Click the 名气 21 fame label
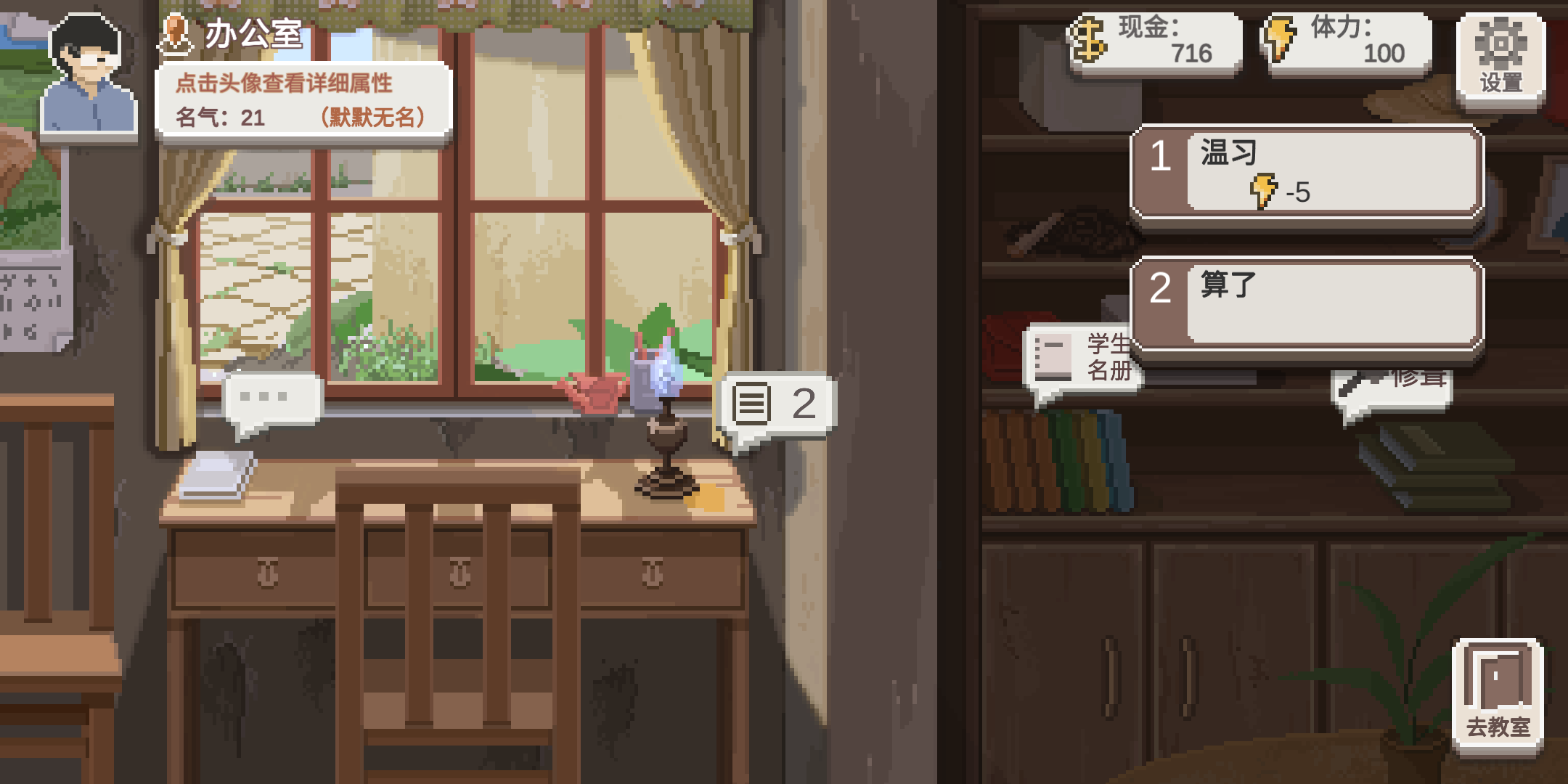The height and width of the screenshot is (784, 1568). tap(218, 116)
